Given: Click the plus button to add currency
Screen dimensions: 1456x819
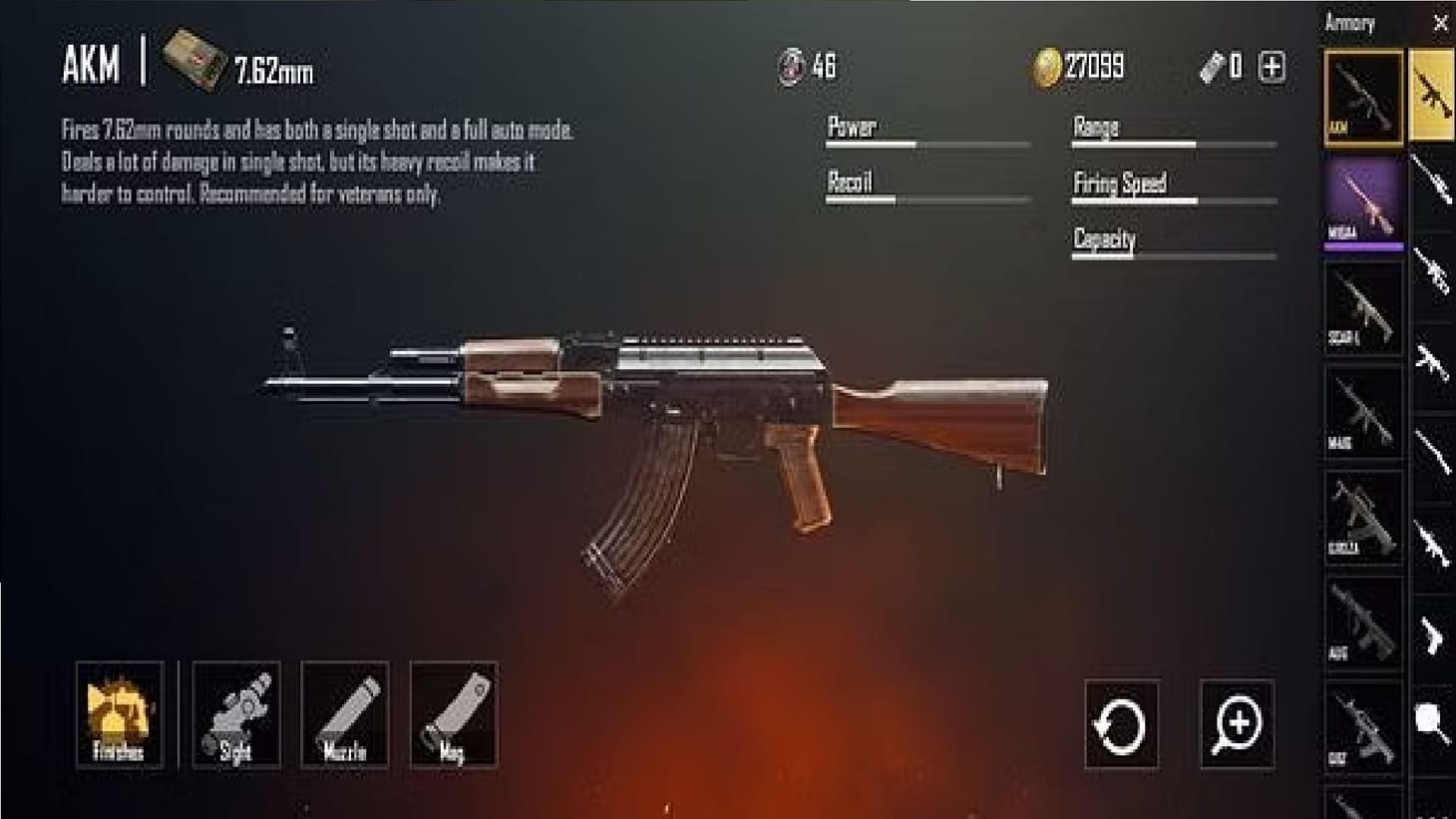Looking at the screenshot, I should (1271, 68).
